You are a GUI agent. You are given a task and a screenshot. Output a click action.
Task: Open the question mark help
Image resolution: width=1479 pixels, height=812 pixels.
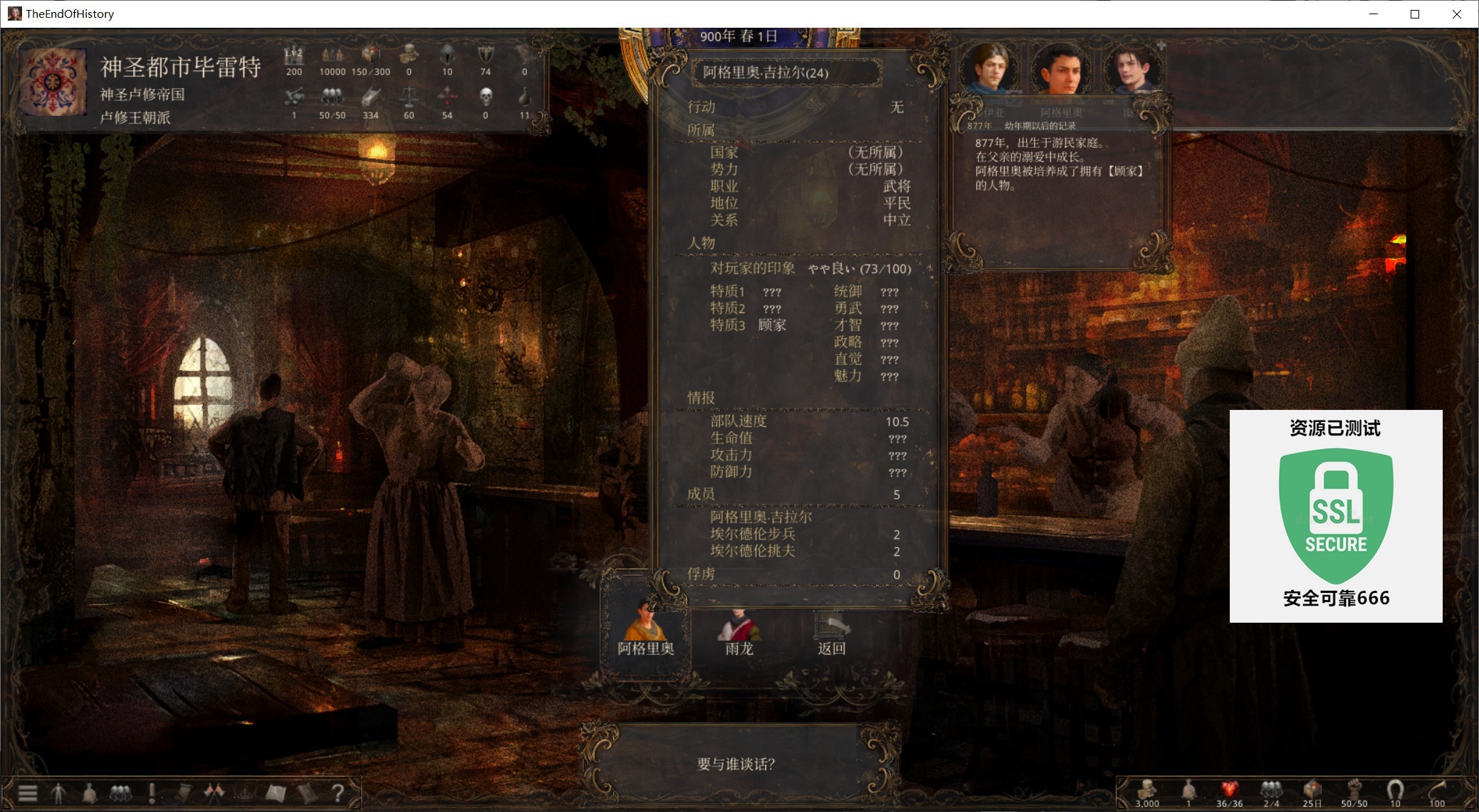tap(338, 793)
